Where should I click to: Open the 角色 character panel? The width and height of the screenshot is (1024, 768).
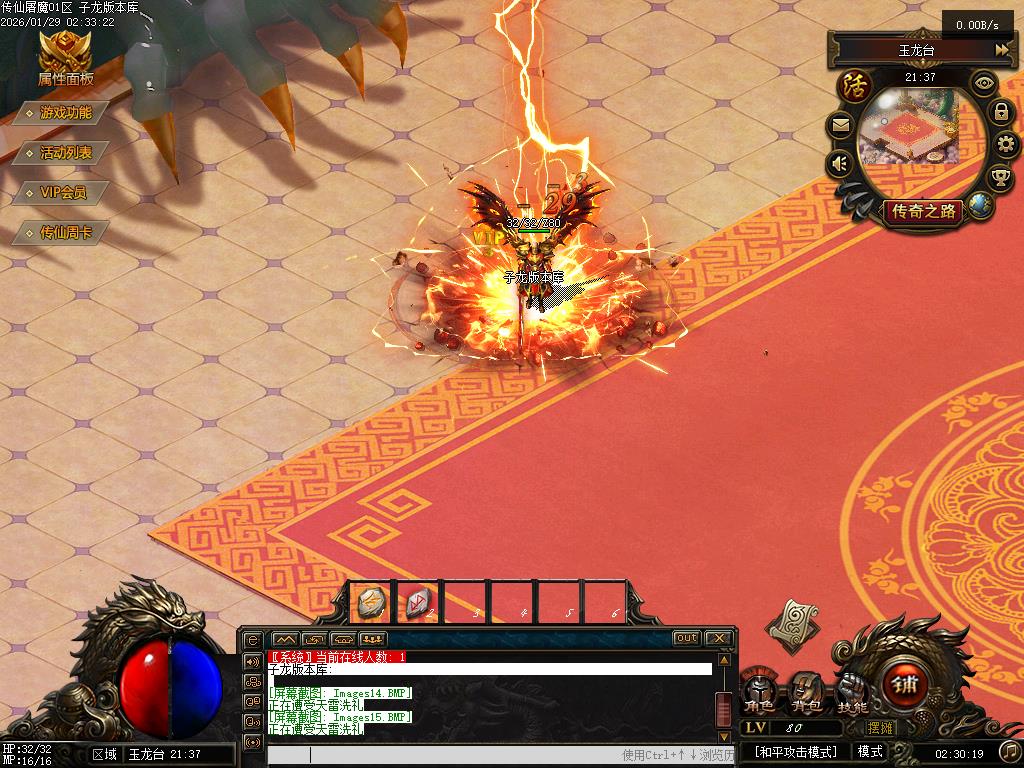[x=759, y=692]
